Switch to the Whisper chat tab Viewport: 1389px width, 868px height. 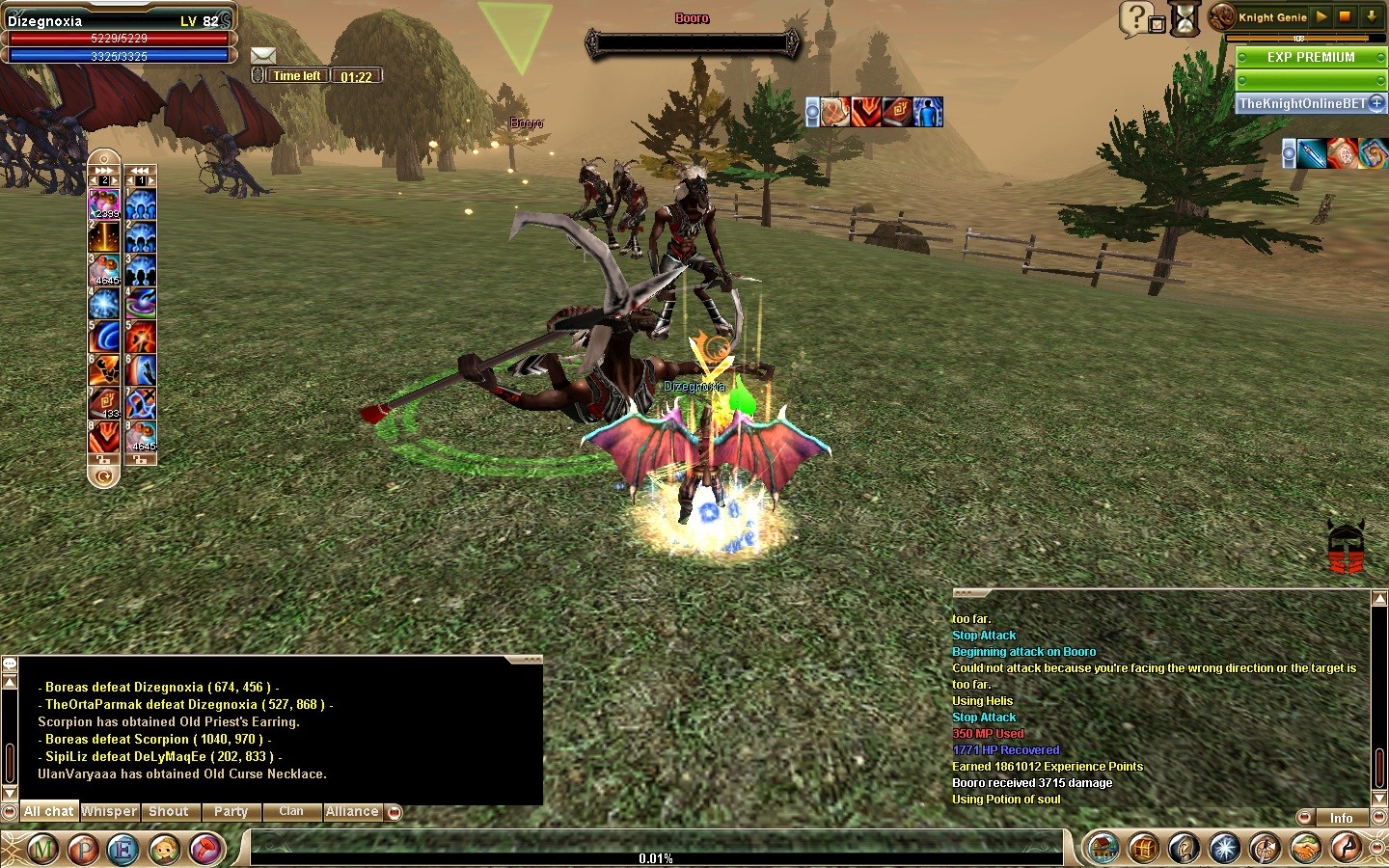tap(109, 812)
